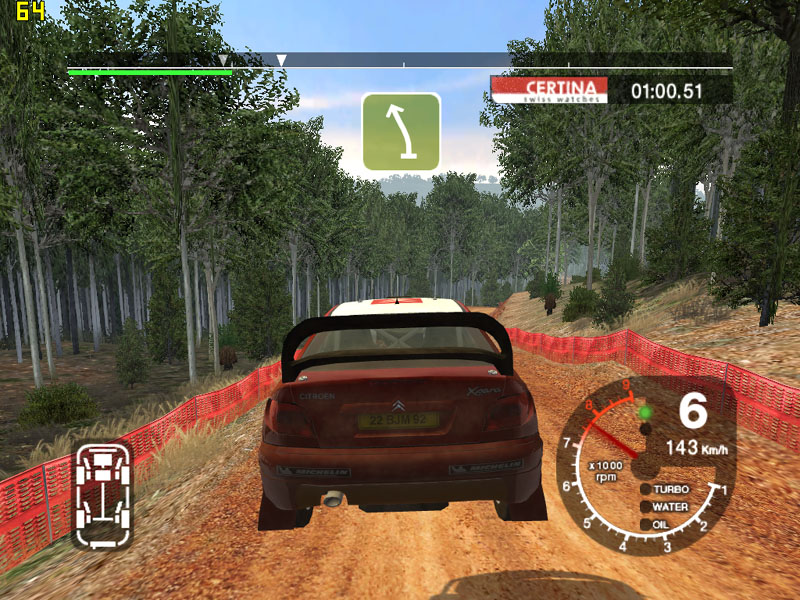This screenshot has height=600, width=800.
Task: Select the WATER warning light
Action: [646, 507]
